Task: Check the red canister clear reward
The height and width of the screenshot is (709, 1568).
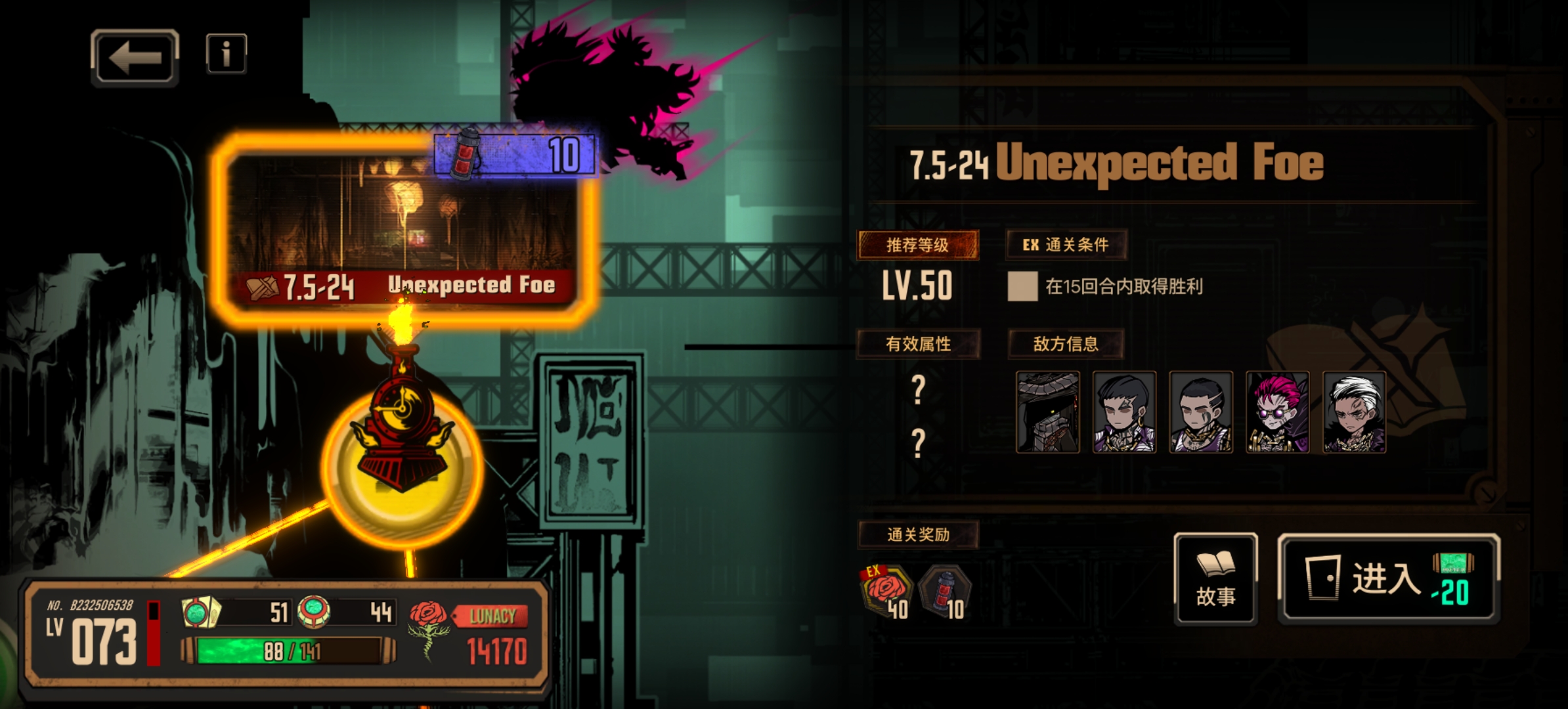Action: [944, 592]
